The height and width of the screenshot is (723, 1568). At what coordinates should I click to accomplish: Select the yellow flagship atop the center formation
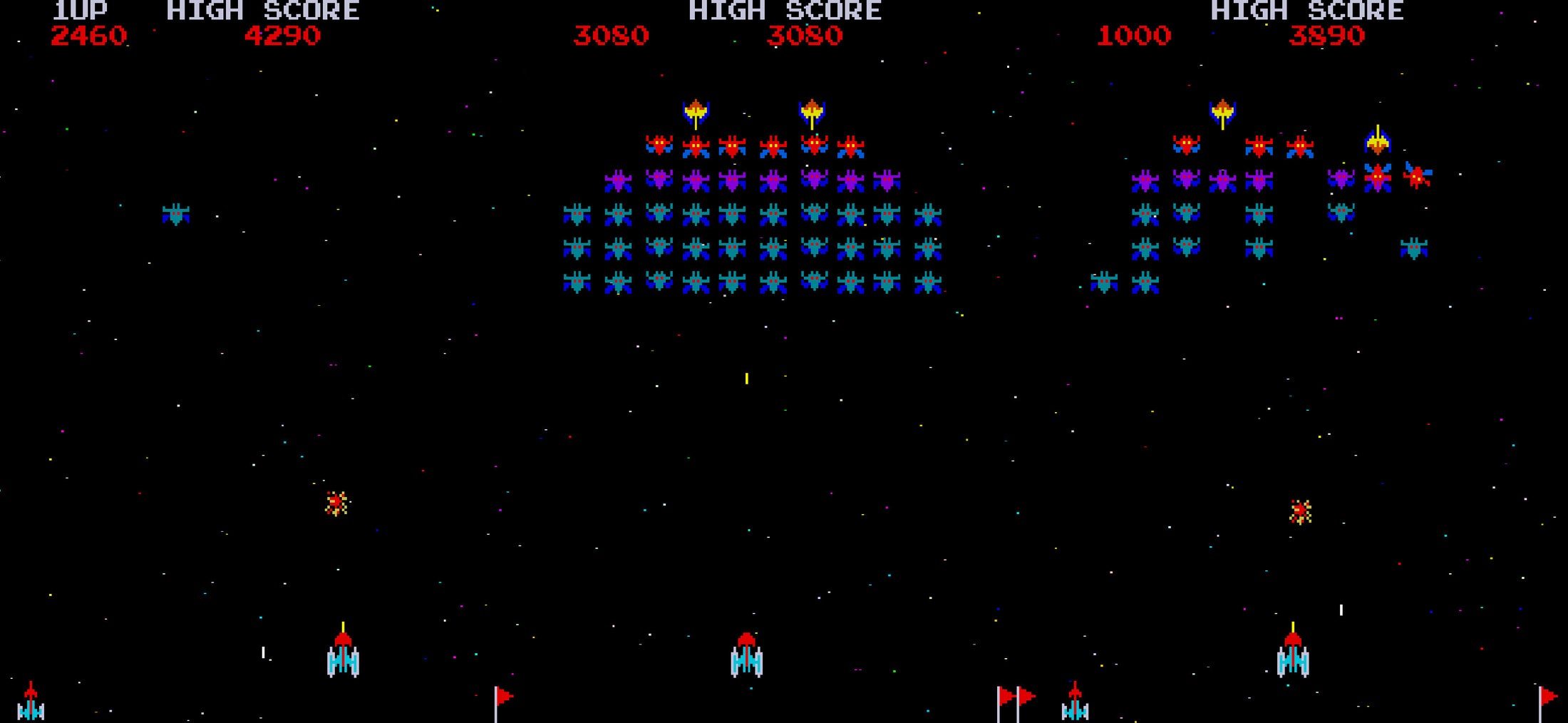[695, 108]
